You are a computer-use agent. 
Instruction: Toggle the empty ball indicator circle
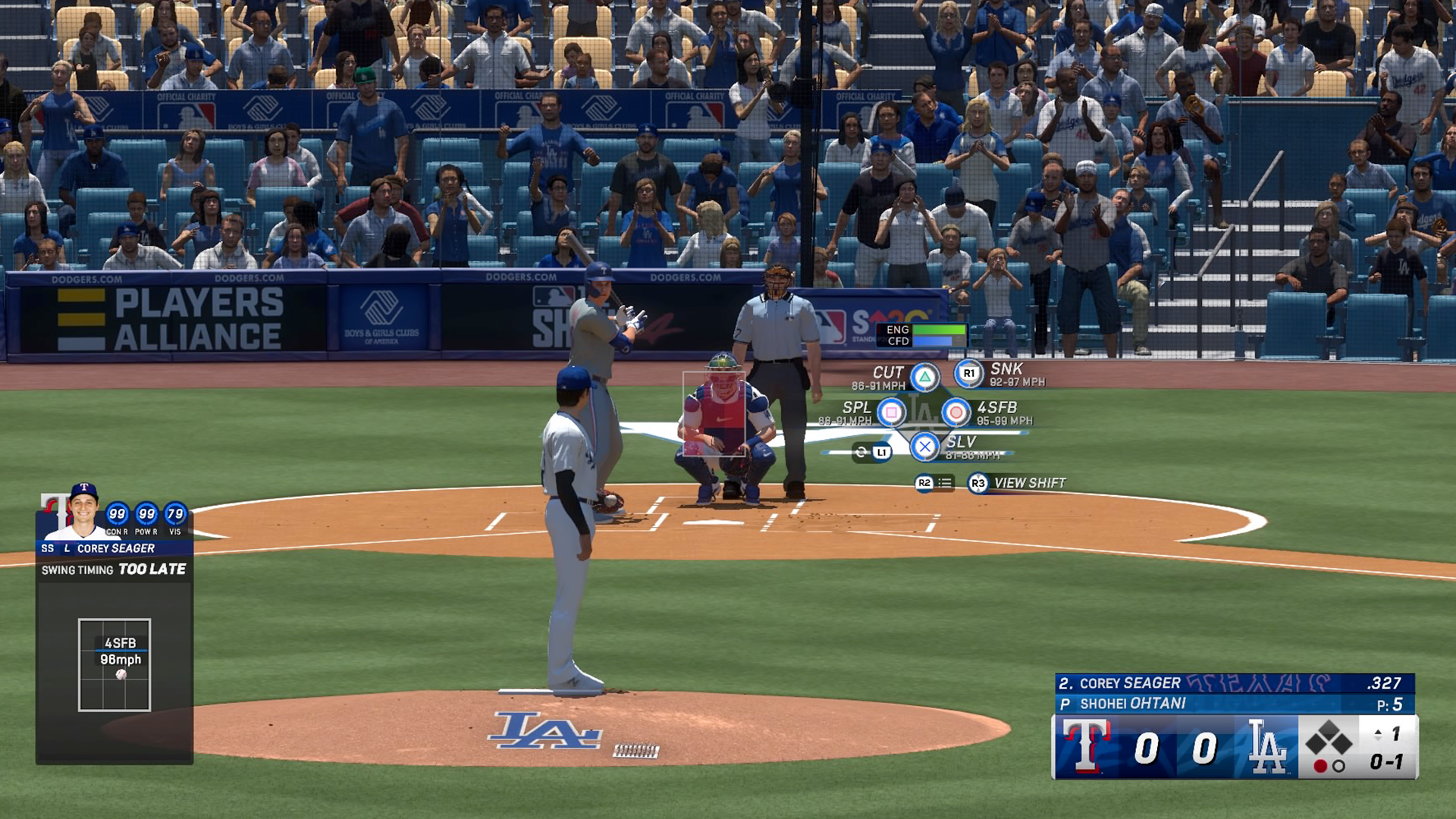1338,766
